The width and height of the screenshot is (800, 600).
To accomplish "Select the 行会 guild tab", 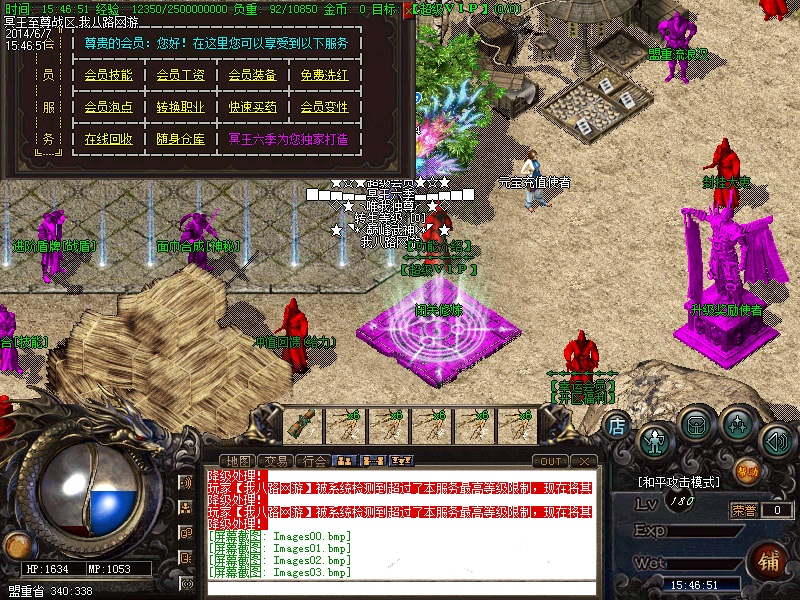I will coord(315,461).
